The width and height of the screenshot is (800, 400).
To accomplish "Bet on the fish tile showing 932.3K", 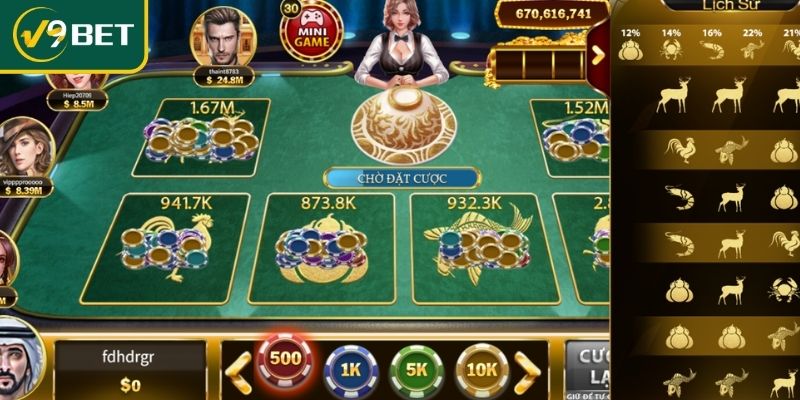I will pos(475,247).
